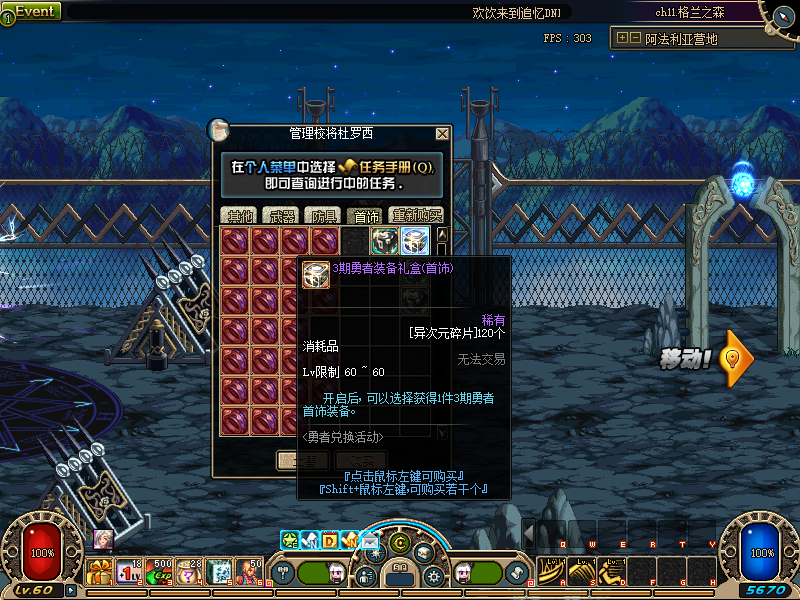Open the 武器 tab in the shop
This screenshot has width=800, height=600.
[281, 215]
